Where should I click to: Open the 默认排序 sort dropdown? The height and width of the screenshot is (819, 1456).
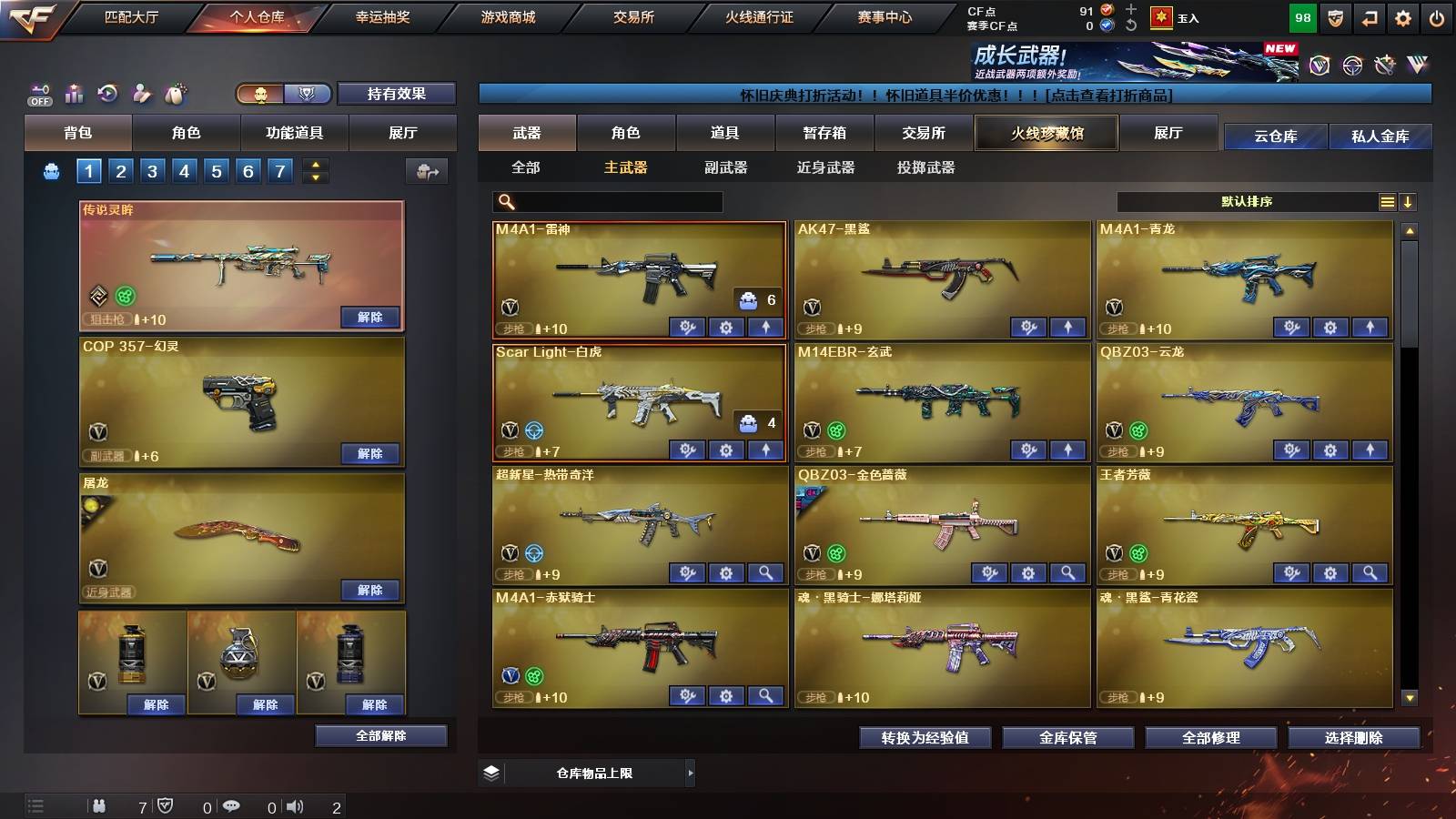[x=1256, y=202]
